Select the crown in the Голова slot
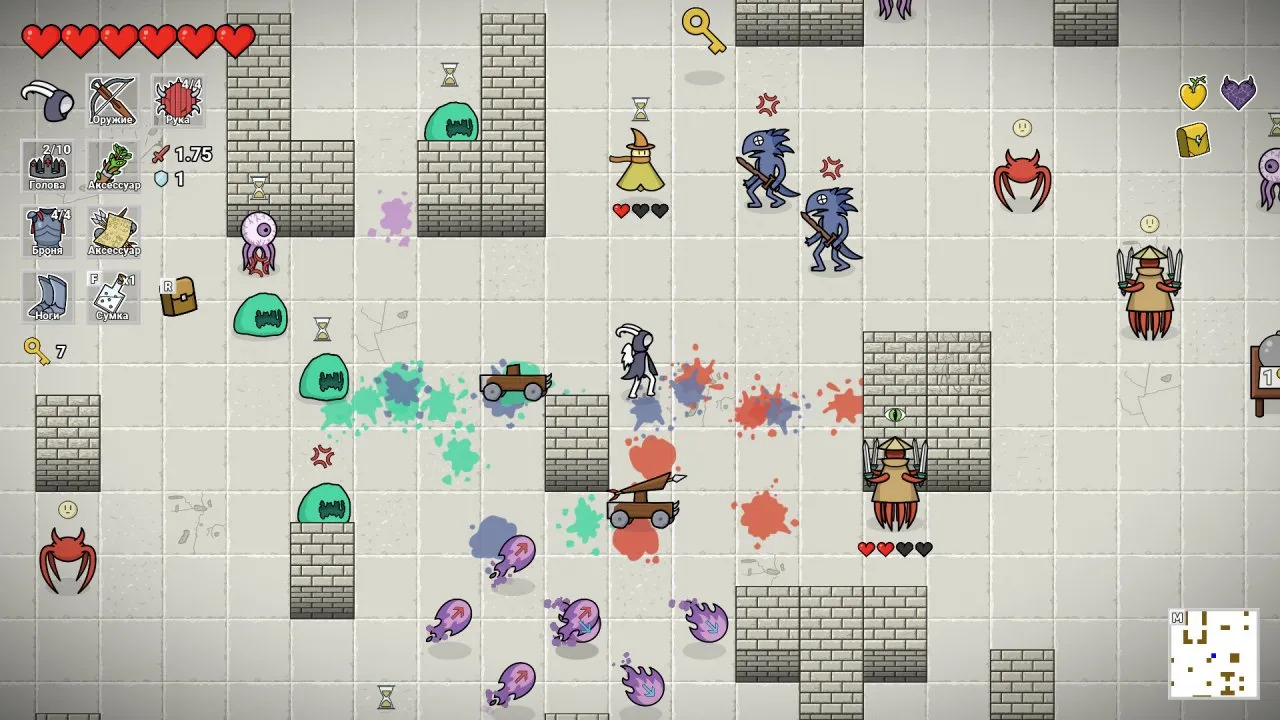Image resolution: width=1280 pixels, height=720 pixels. pos(47,165)
